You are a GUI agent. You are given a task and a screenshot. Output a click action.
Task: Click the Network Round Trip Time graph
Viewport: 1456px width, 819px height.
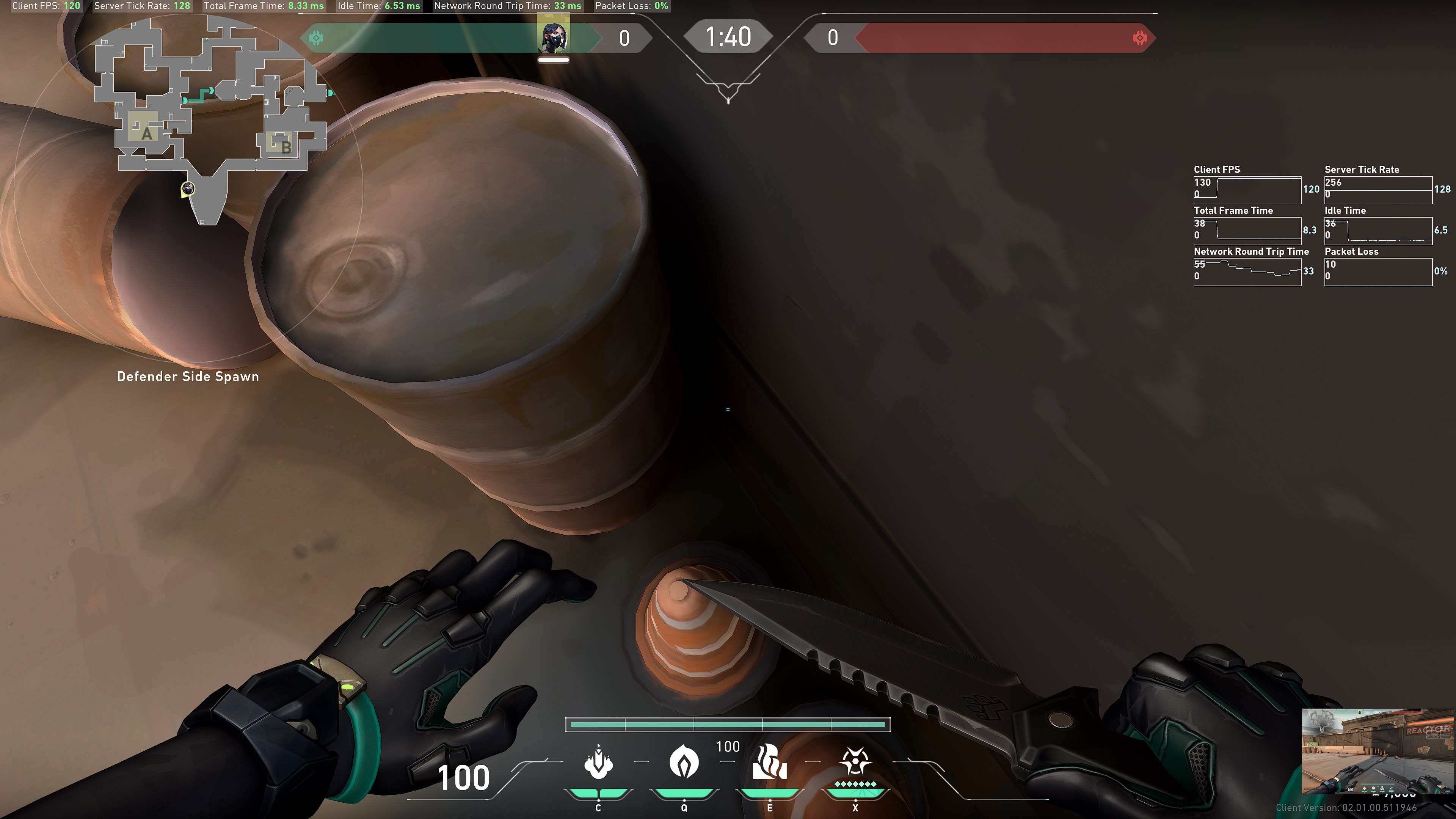click(x=1247, y=272)
